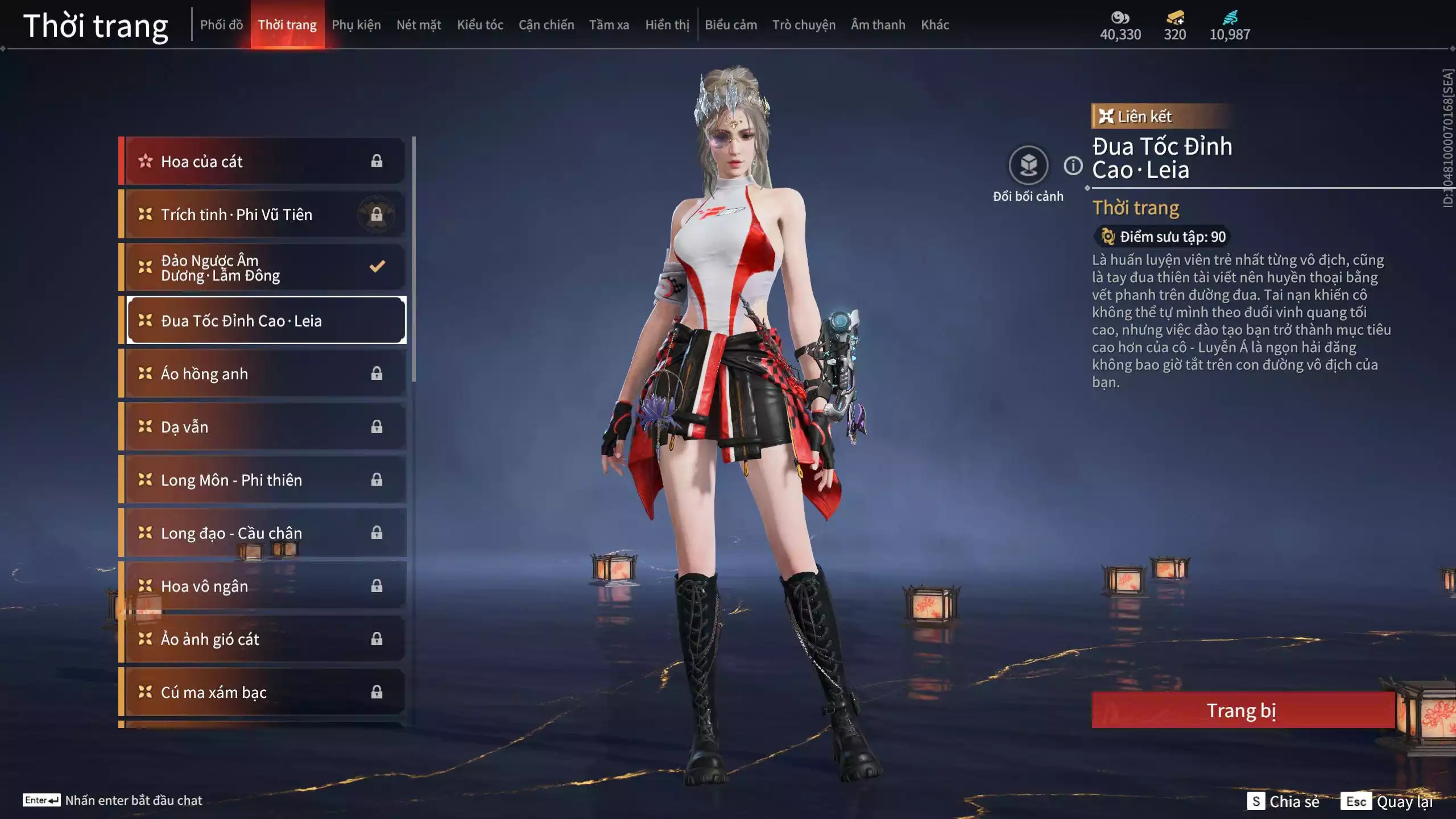Image resolution: width=1456 pixels, height=819 pixels.
Task: Open the Phụ kiện tab
Action: [356, 25]
